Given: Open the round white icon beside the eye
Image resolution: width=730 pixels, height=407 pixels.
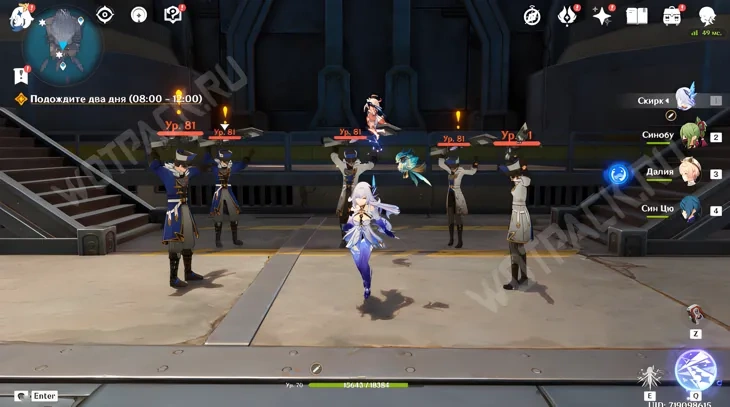Looking at the screenshot, I should click(x=139, y=15).
